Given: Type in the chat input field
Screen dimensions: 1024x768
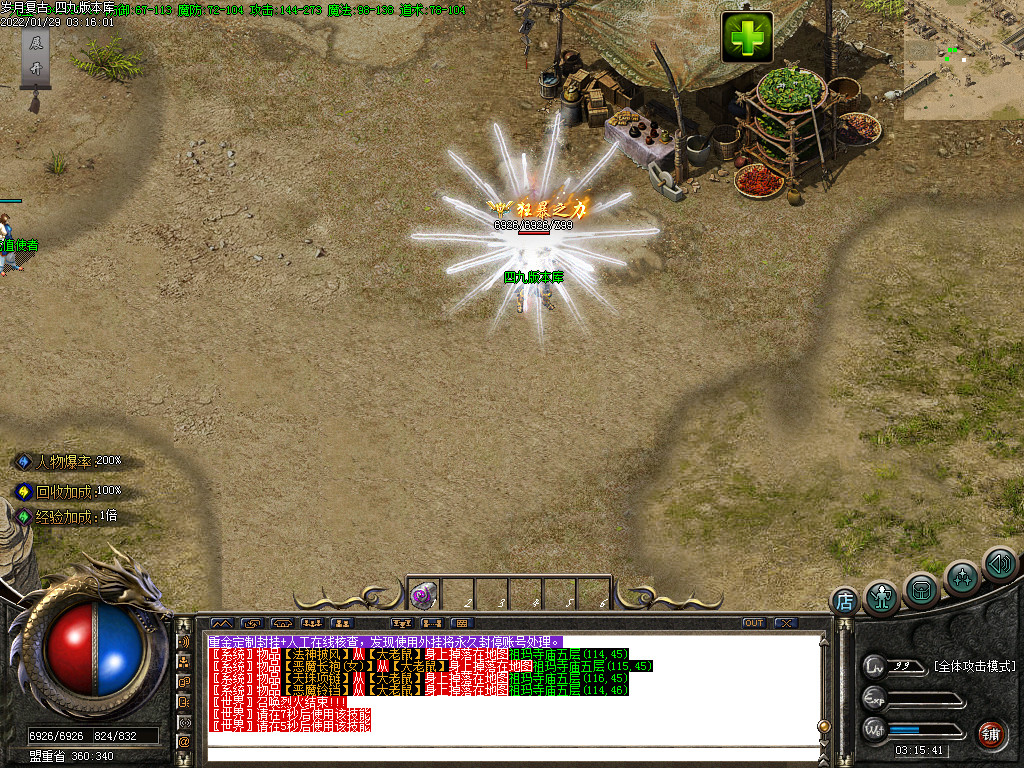Looking at the screenshot, I should [x=510, y=754].
